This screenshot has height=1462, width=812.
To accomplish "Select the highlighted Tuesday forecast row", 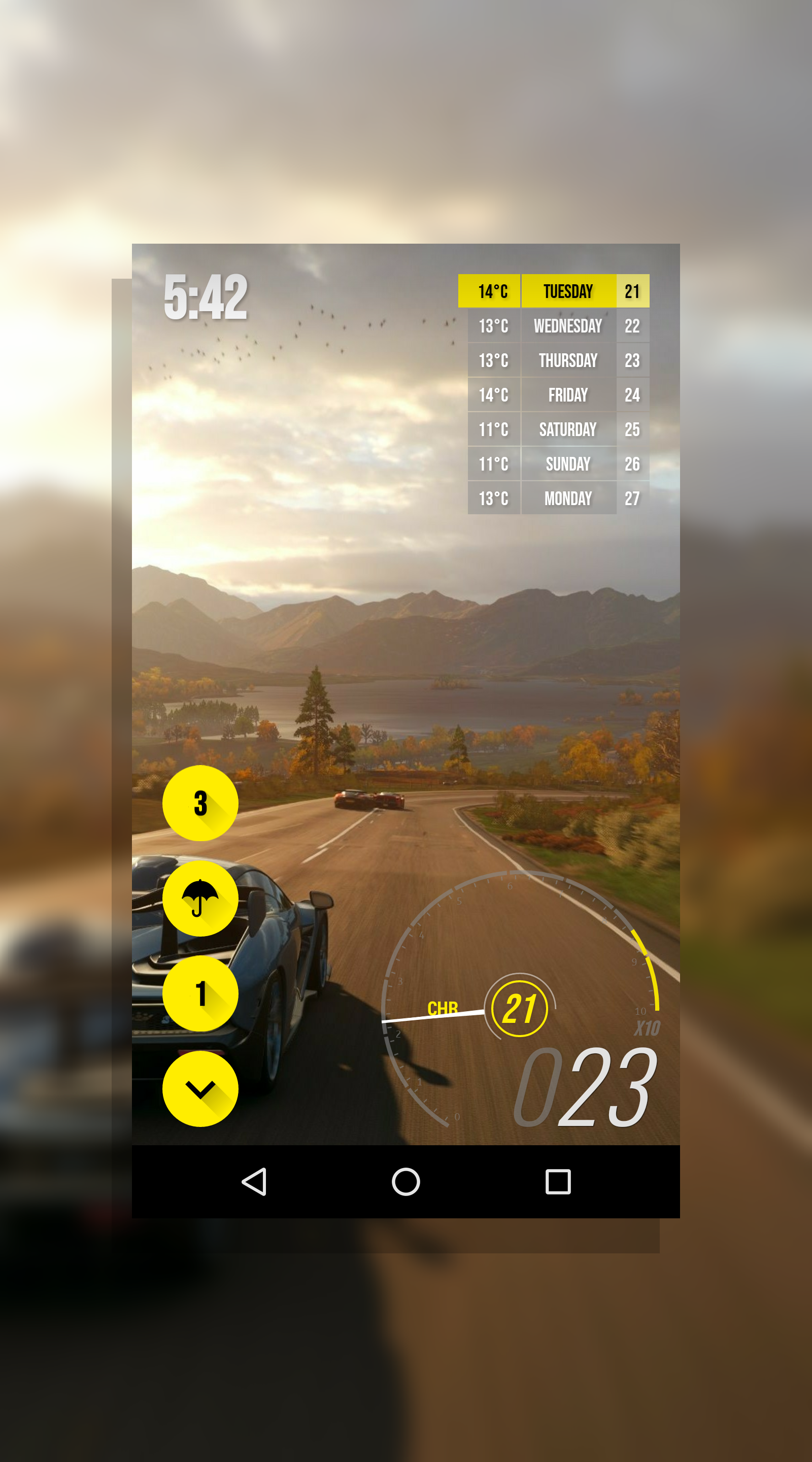I will [567, 291].
